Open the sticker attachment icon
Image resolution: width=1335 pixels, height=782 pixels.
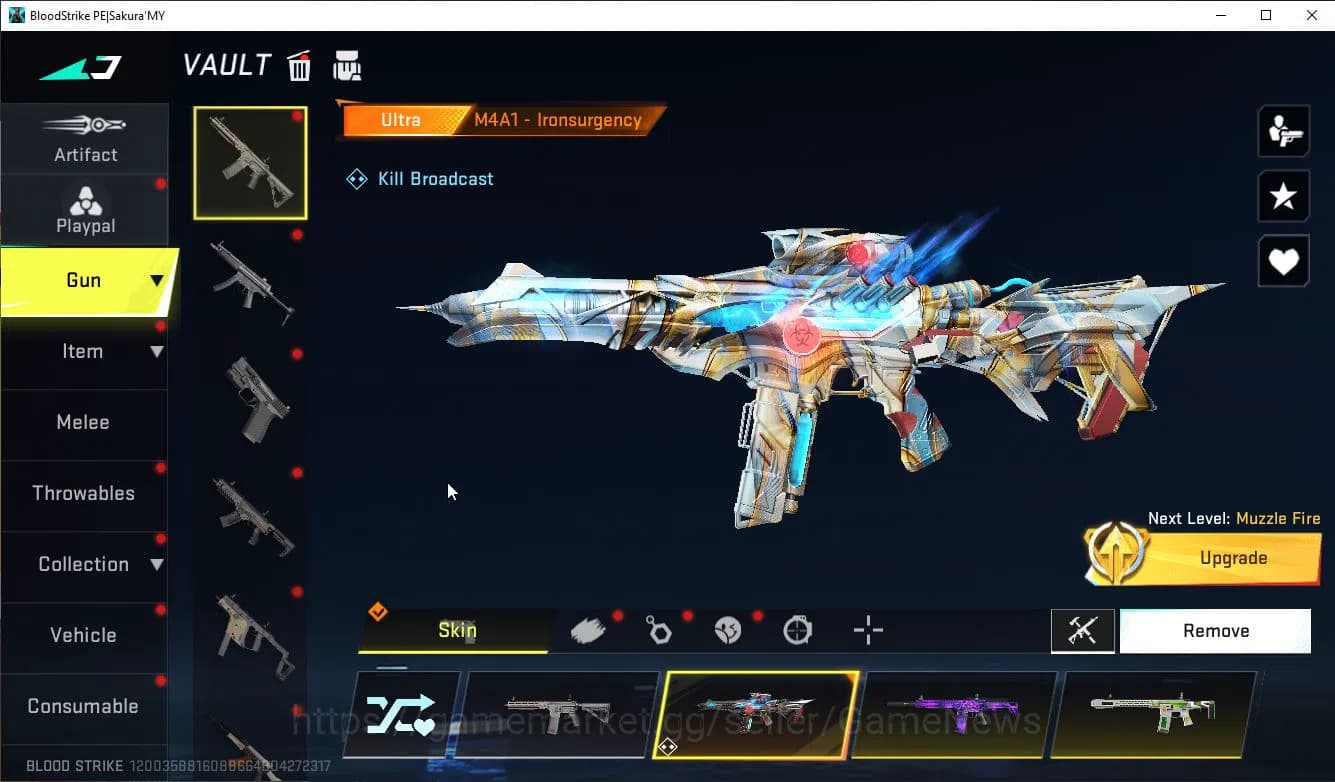tap(729, 629)
